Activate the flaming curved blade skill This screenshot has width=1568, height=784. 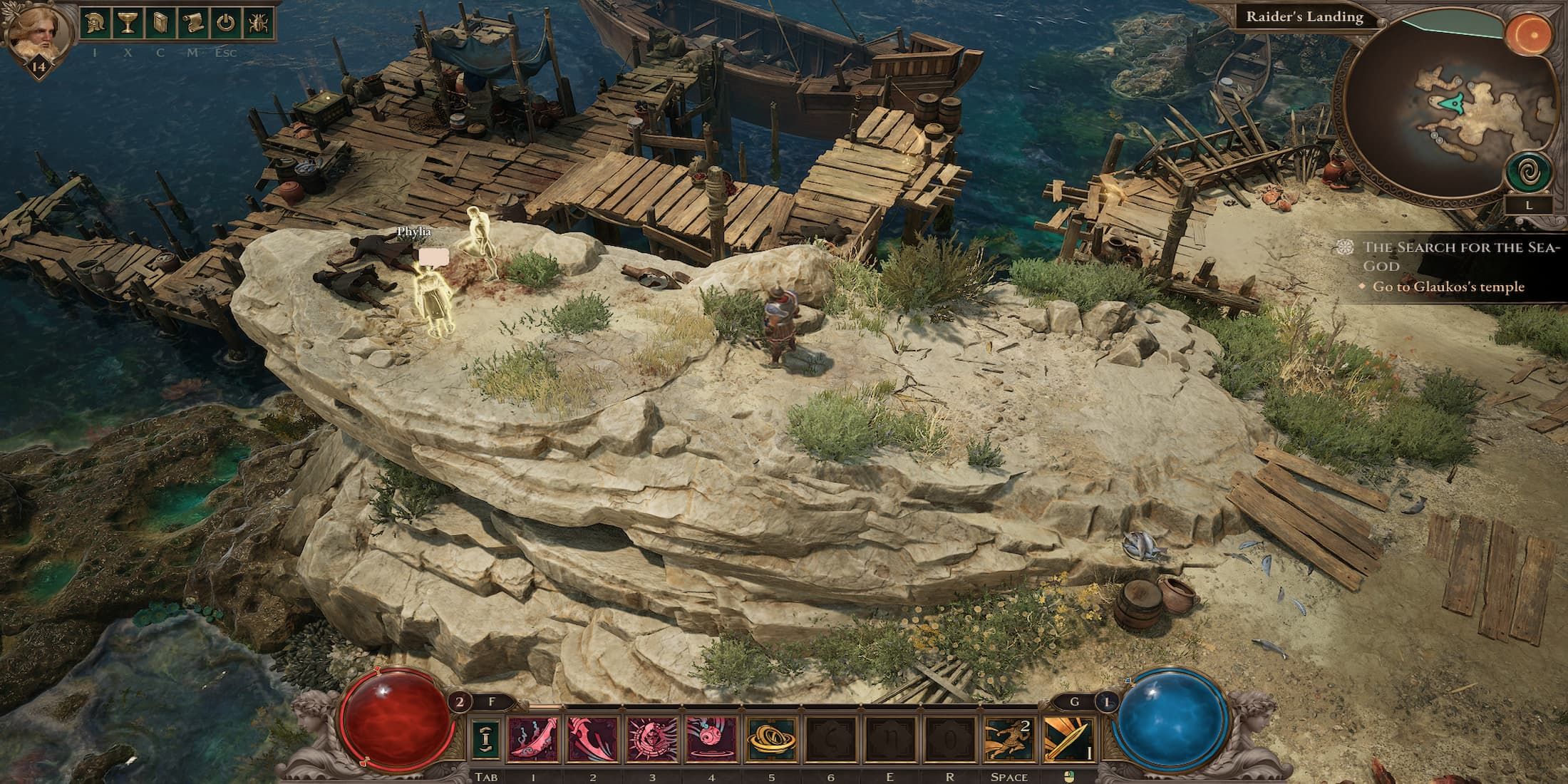533,738
